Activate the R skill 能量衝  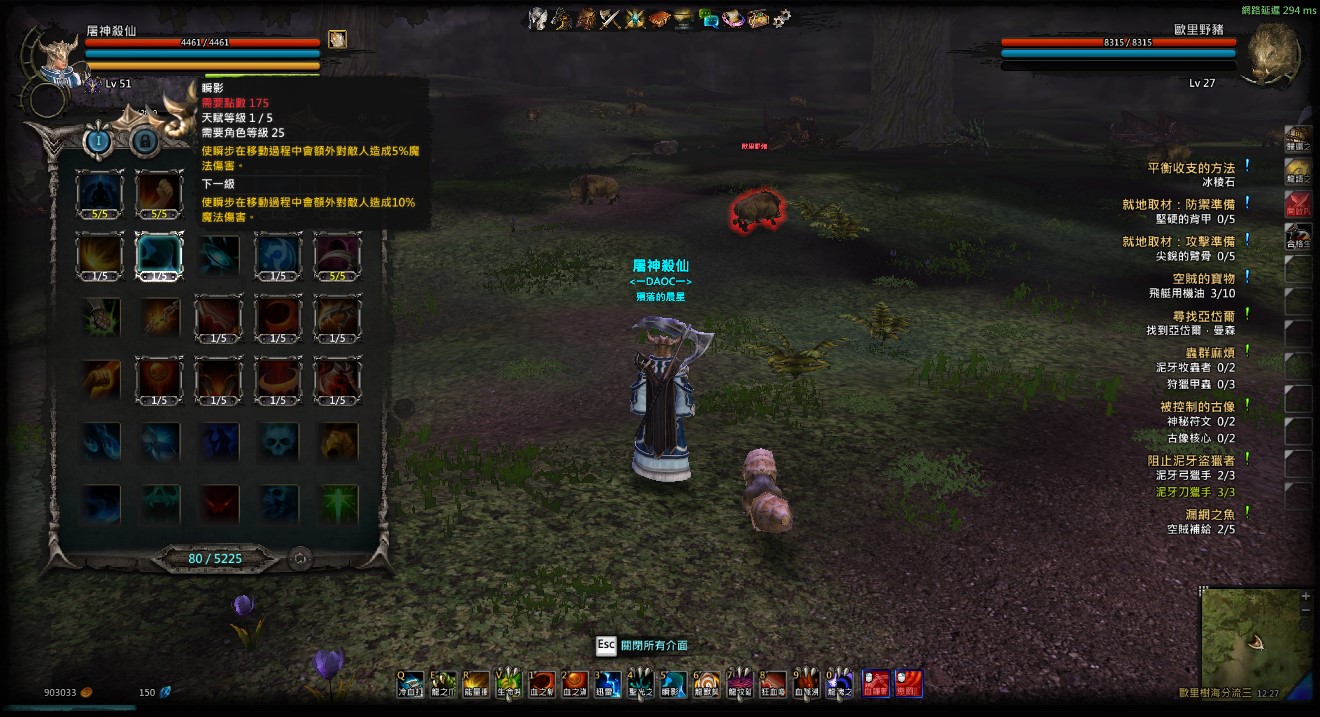[475, 684]
